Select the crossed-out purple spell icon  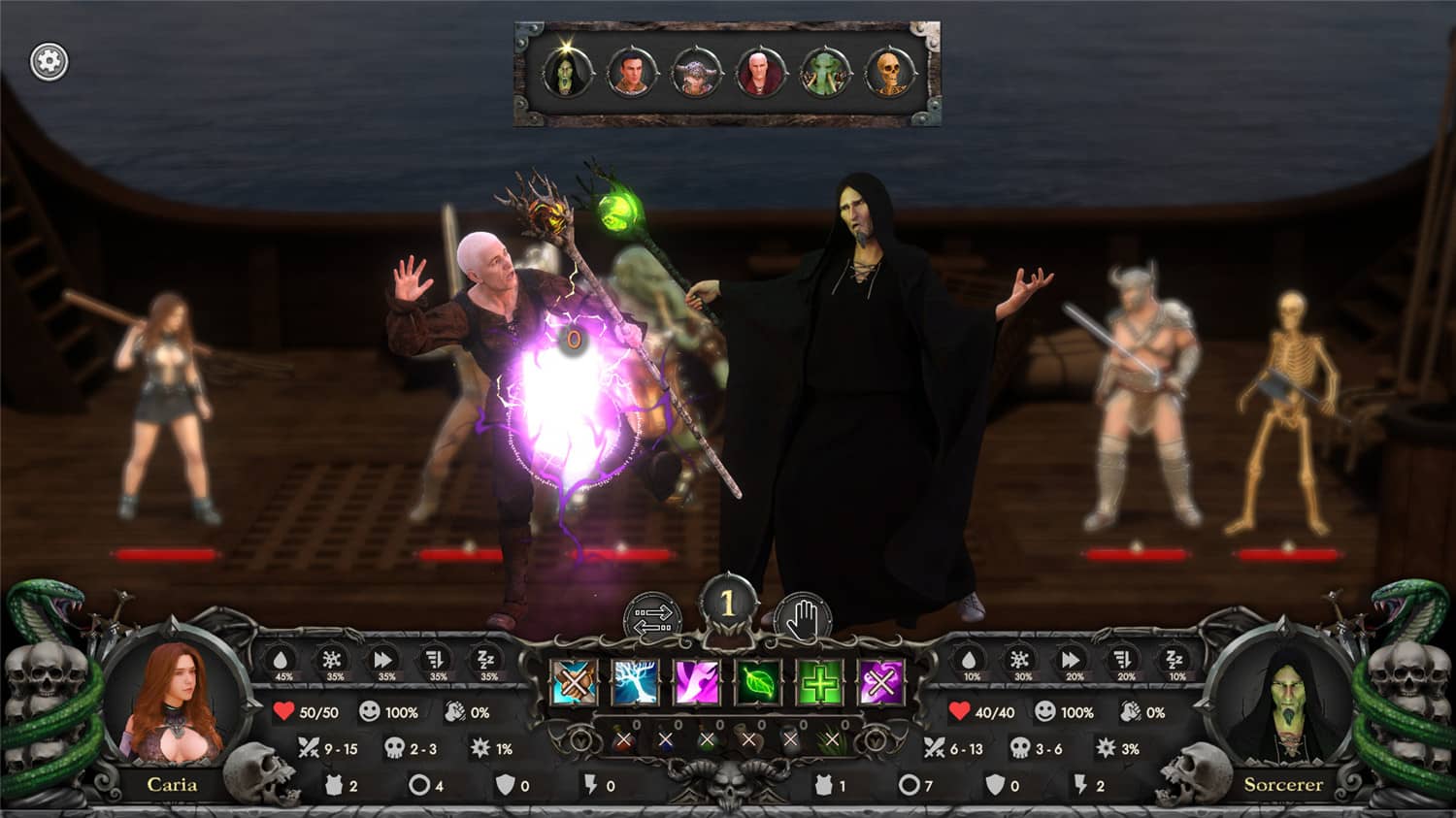tap(881, 682)
